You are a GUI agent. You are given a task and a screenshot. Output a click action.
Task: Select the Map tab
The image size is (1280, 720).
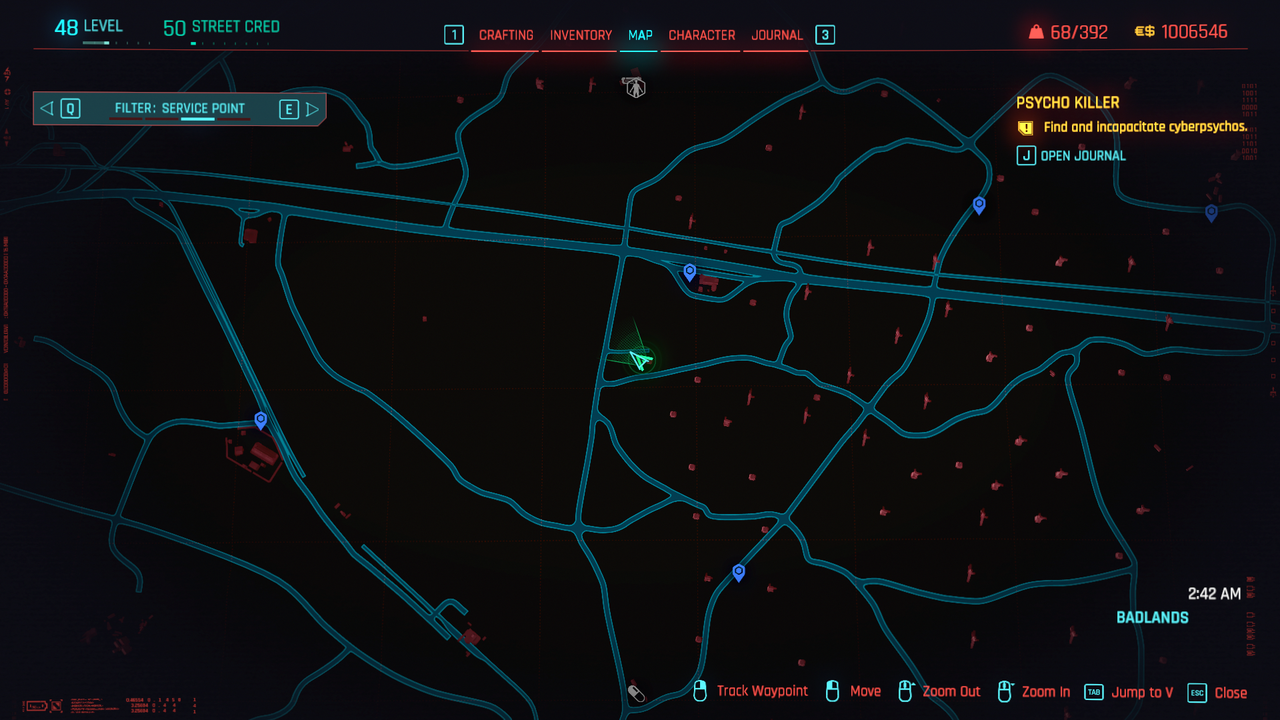[640, 35]
